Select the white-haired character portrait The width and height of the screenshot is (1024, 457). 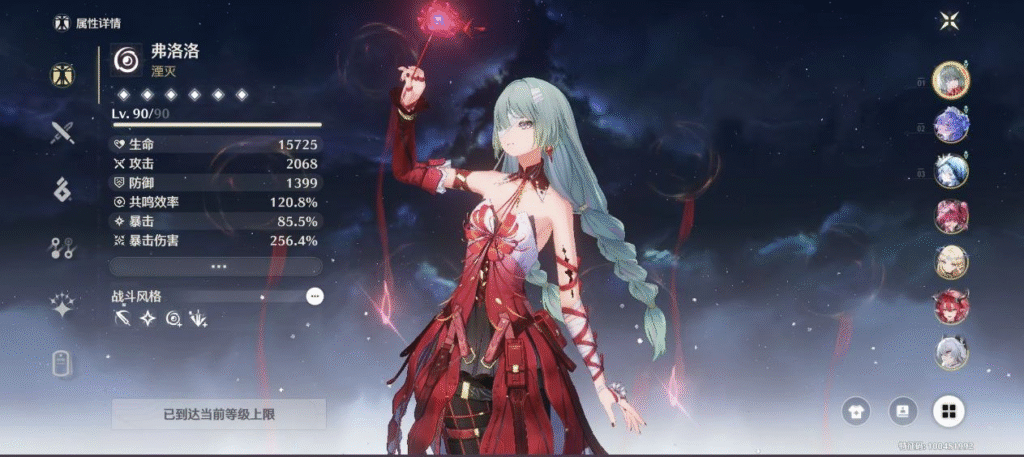pyautogui.click(x=950, y=352)
